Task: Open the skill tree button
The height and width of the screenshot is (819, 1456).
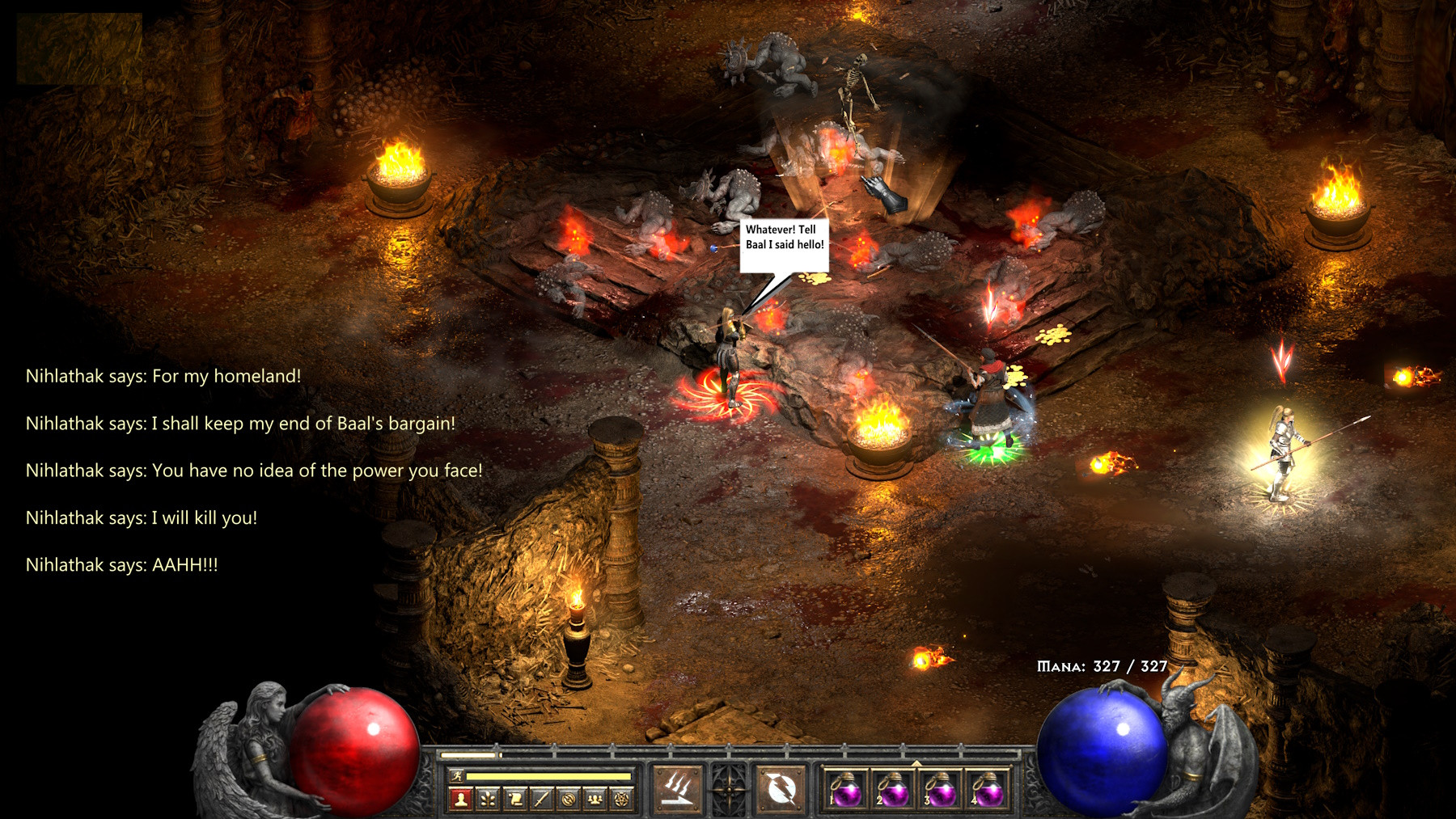Action: [488, 800]
